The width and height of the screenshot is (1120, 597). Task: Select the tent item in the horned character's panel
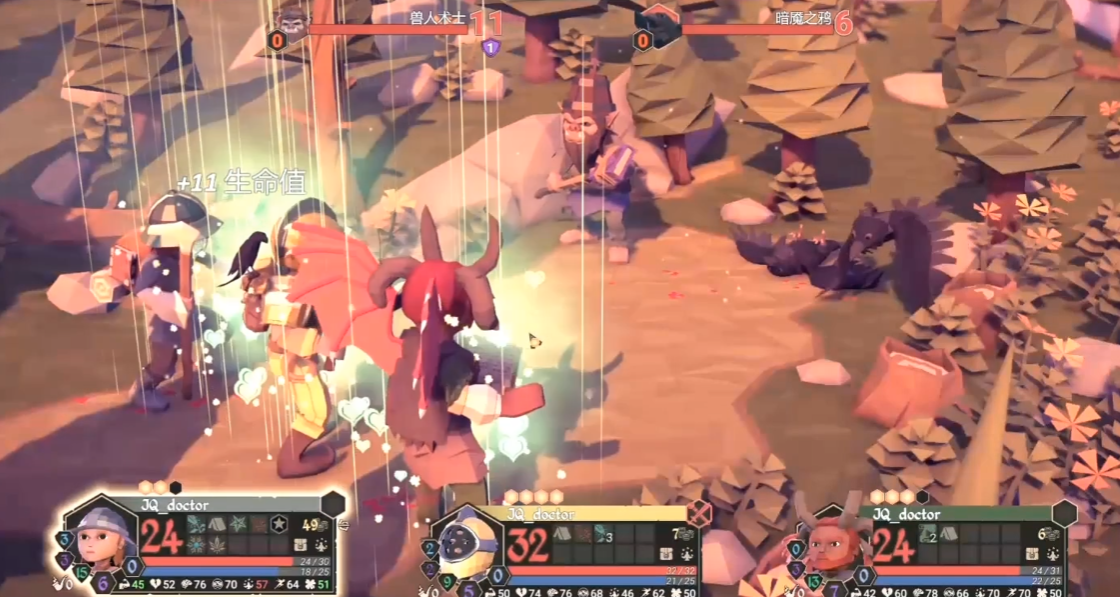coord(948,534)
